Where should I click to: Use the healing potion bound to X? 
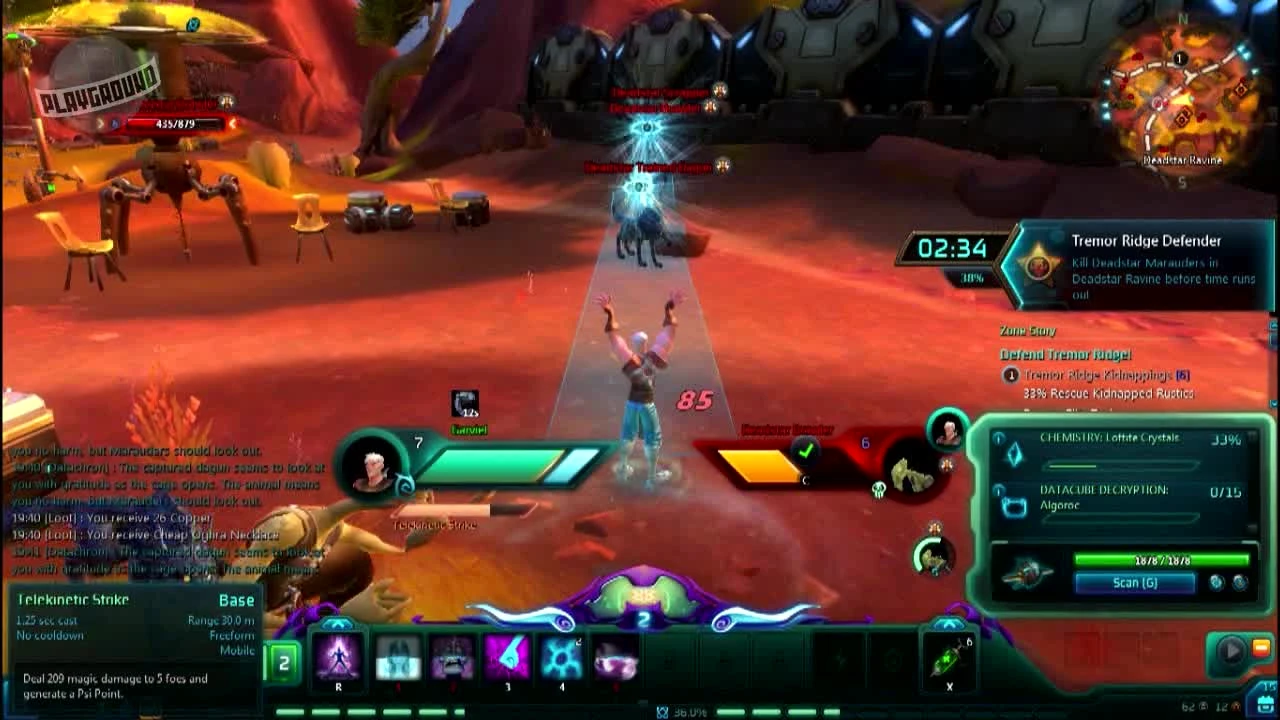point(948,660)
